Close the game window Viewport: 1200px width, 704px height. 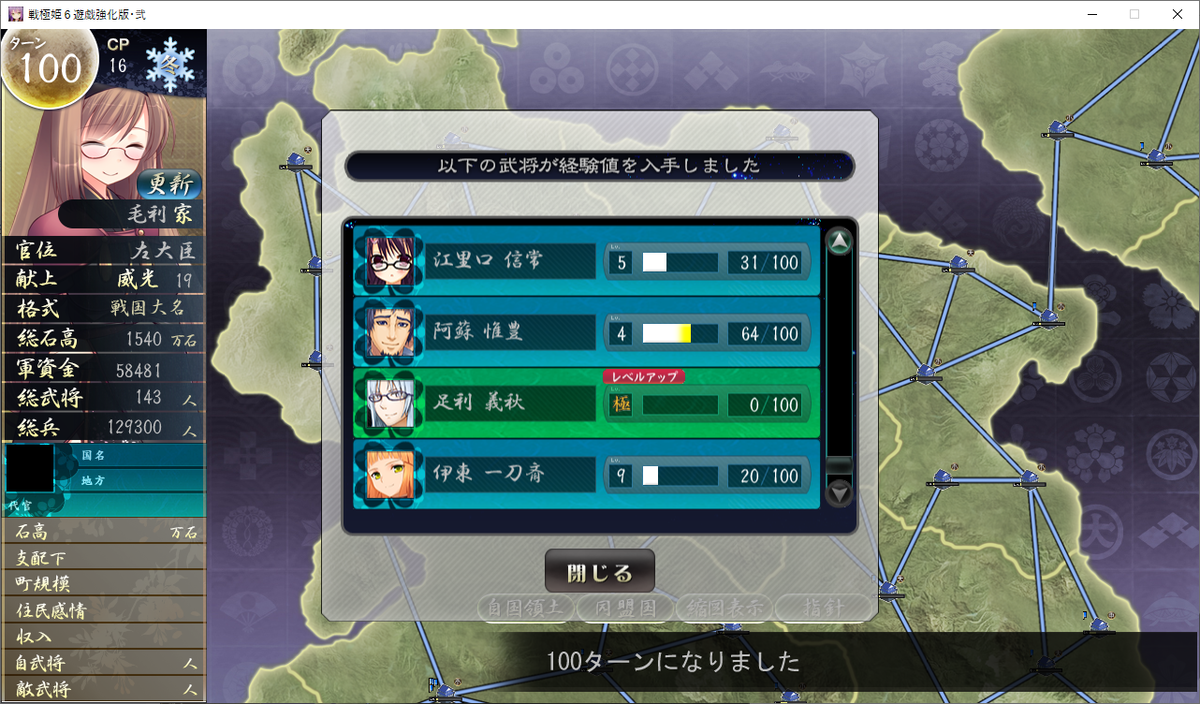coord(1177,14)
